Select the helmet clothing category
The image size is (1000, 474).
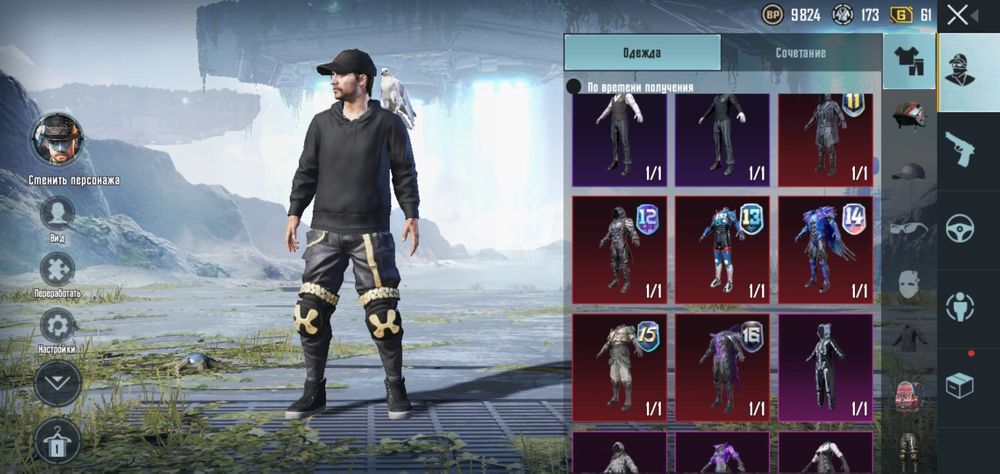(x=909, y=113)
